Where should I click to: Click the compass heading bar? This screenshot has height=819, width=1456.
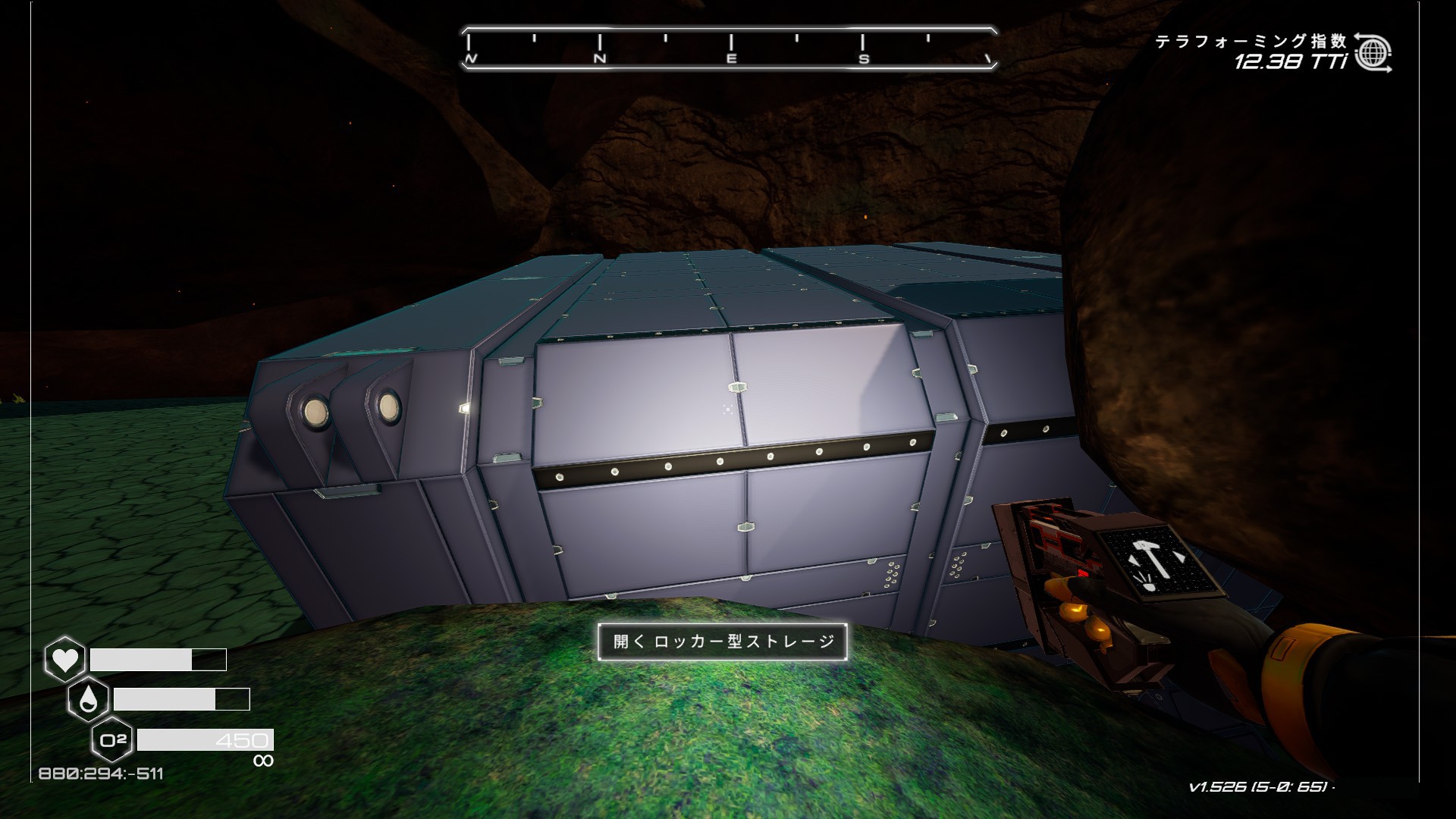click(x=728, y=49)
